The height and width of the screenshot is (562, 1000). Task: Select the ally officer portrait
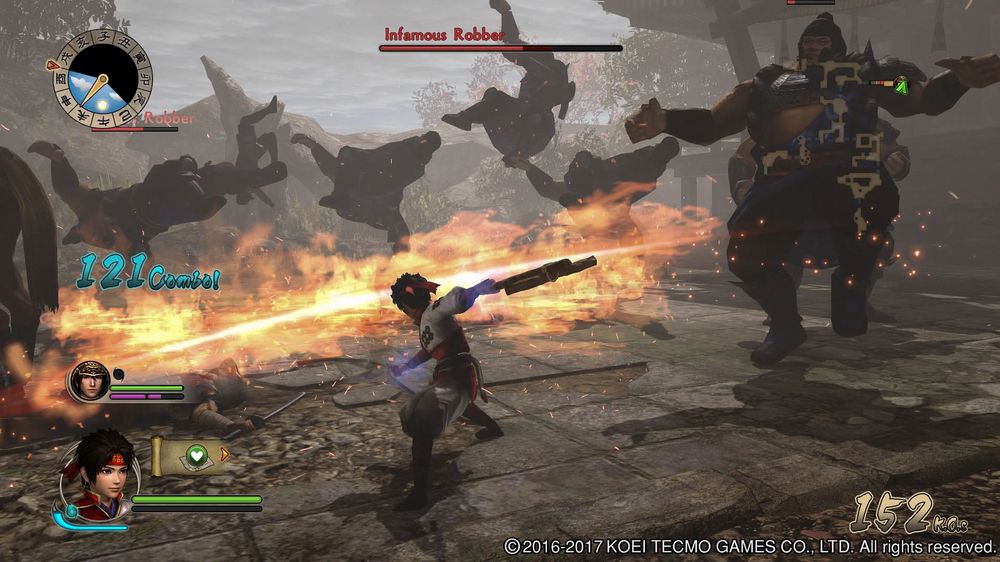(88, 381)
